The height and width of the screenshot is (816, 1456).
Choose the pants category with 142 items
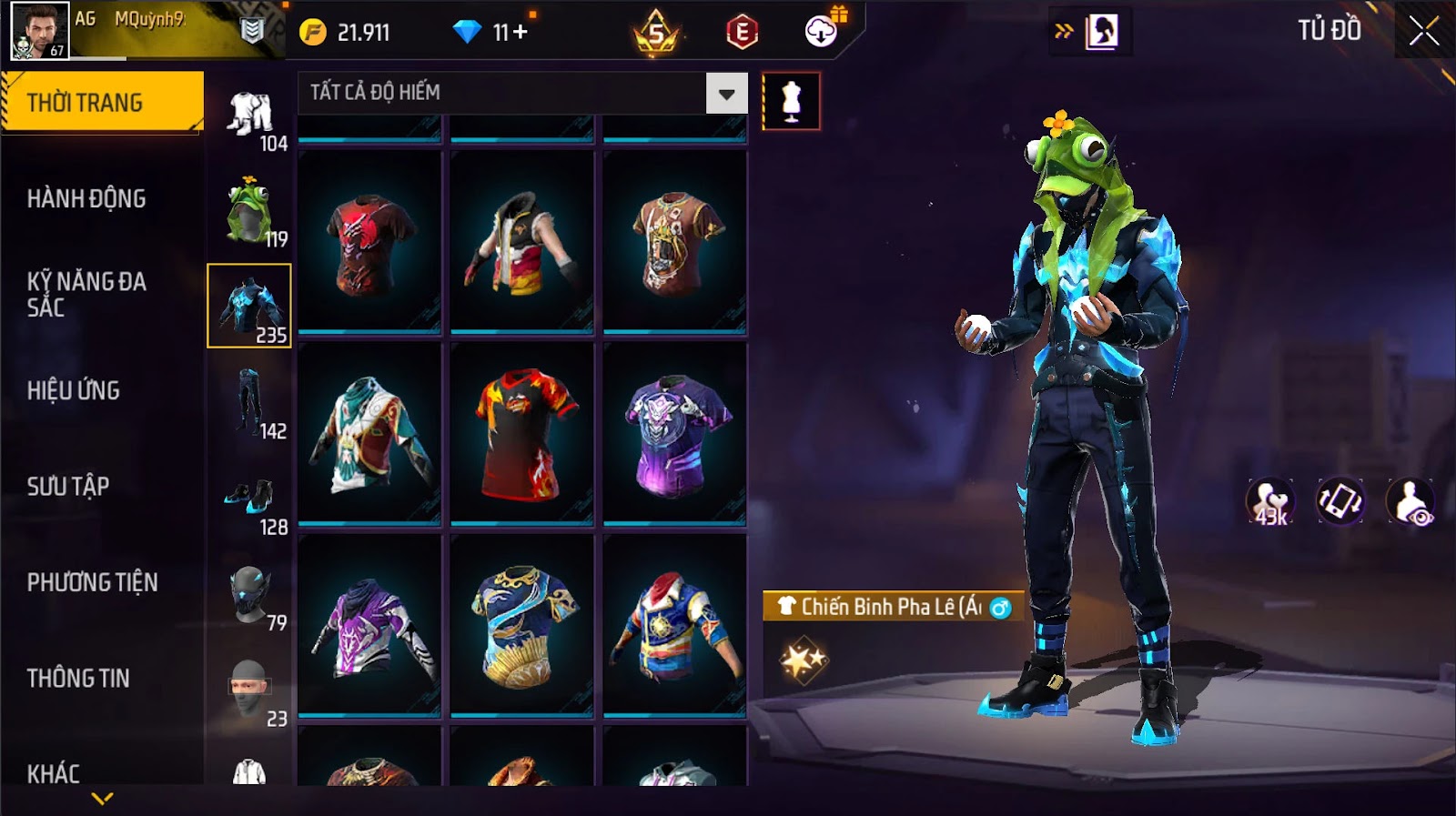click(x=249, y=402)
